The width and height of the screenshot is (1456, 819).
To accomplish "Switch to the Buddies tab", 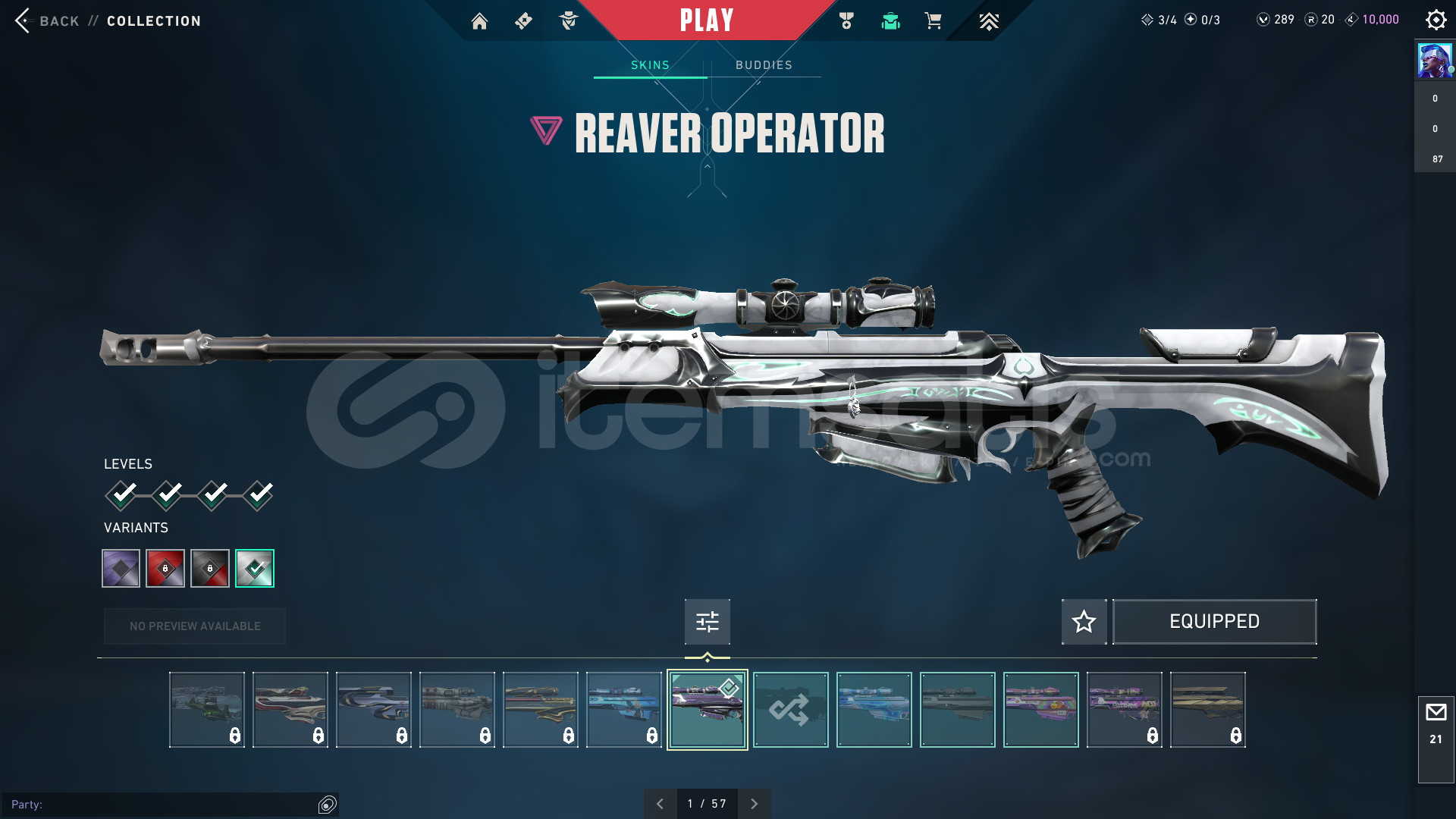I will click(x=764, y=65).
